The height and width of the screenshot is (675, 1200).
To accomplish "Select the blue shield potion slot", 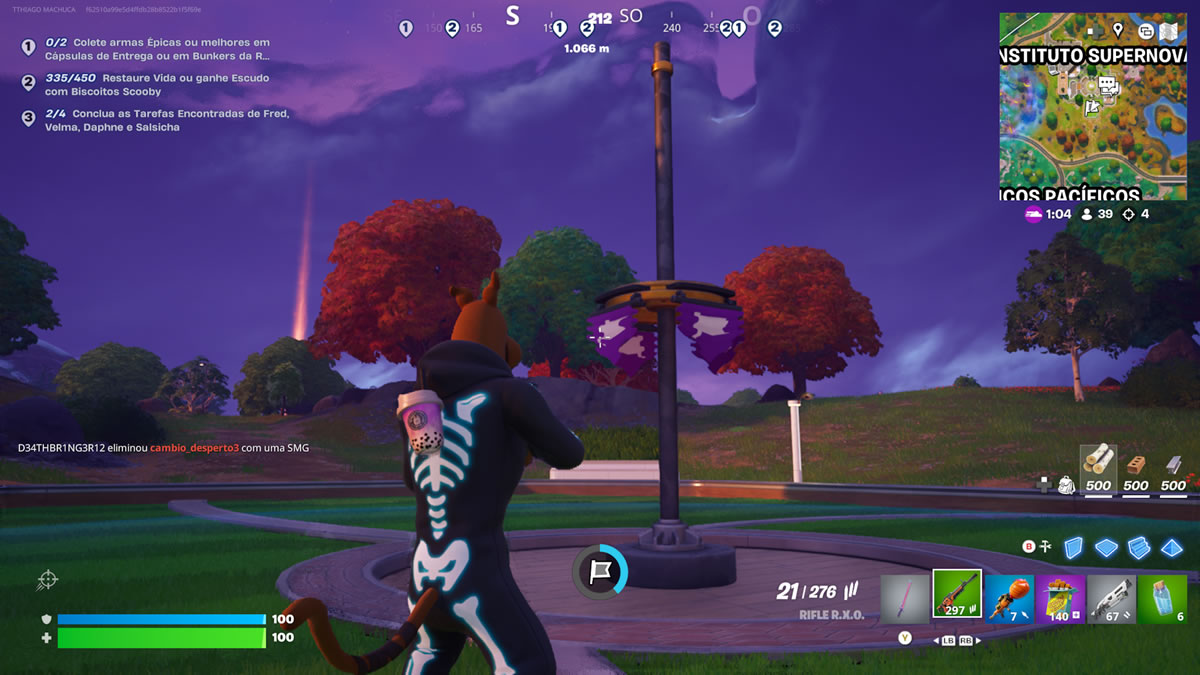I will tap(1163, 598).
